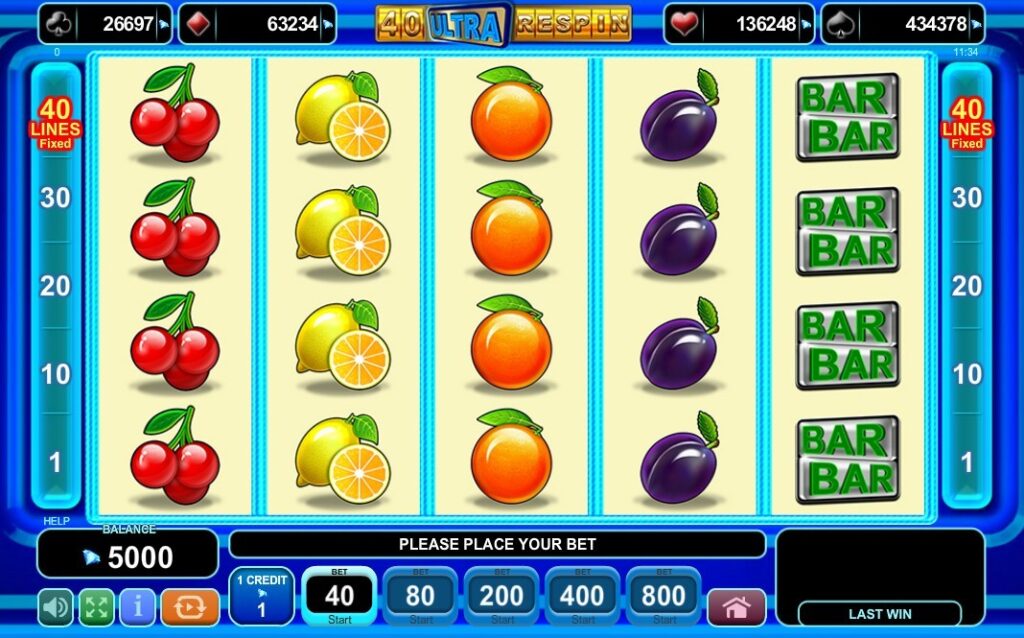The height and width of the screenshot is (638, 1024).
Task: Spin with the 400 bet button
Action: (x=583, y=598)
